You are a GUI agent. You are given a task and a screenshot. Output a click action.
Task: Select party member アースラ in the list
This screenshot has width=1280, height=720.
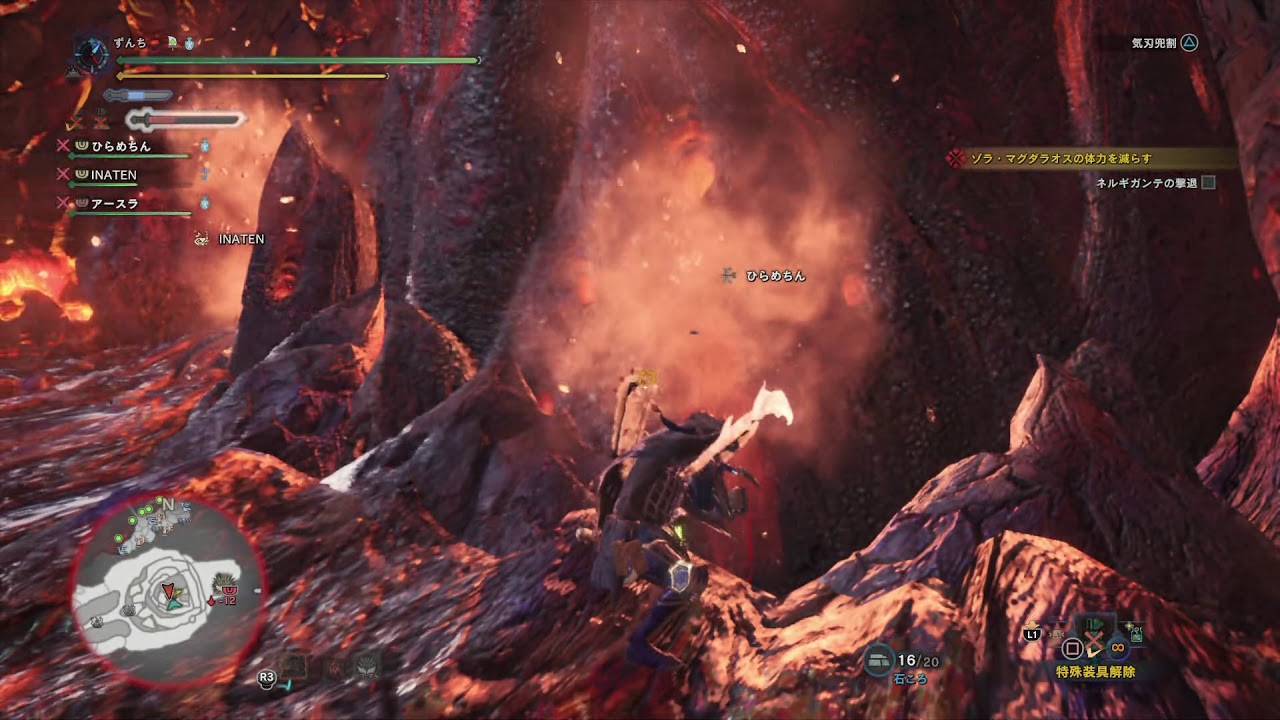(114, 204)
